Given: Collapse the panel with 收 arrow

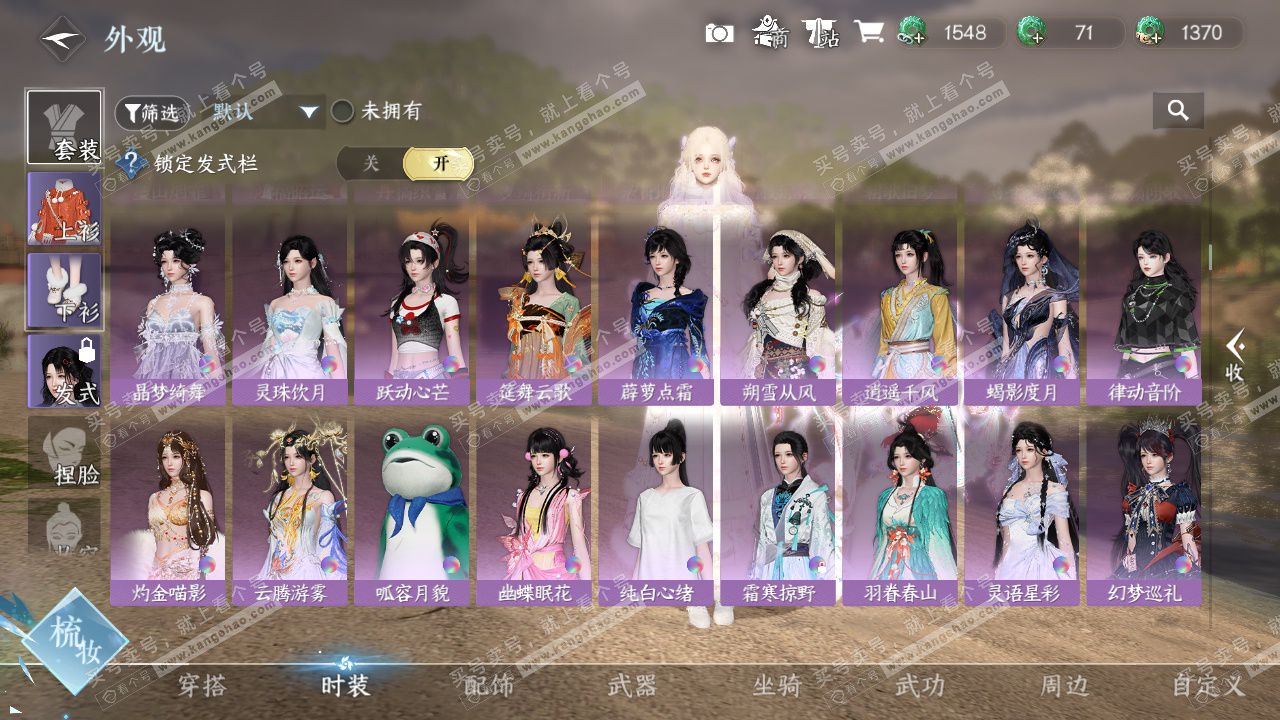Looking at the screenshot, I should pos(1236,356).
